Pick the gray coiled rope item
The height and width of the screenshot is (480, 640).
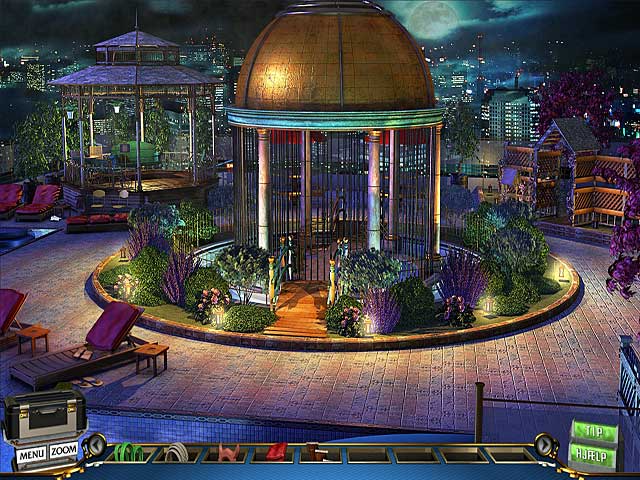177,453
